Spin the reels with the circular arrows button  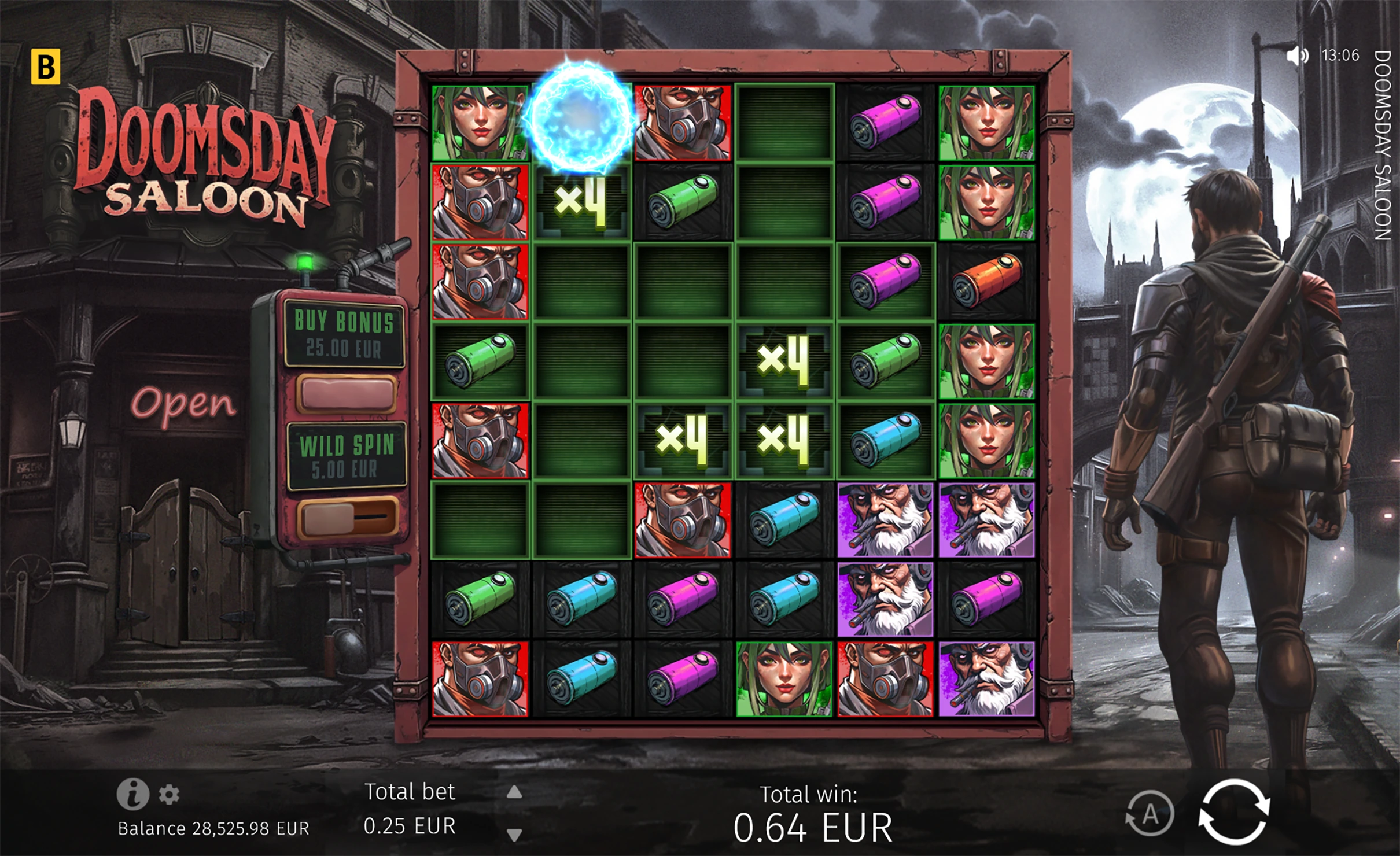pos(1234,811)
